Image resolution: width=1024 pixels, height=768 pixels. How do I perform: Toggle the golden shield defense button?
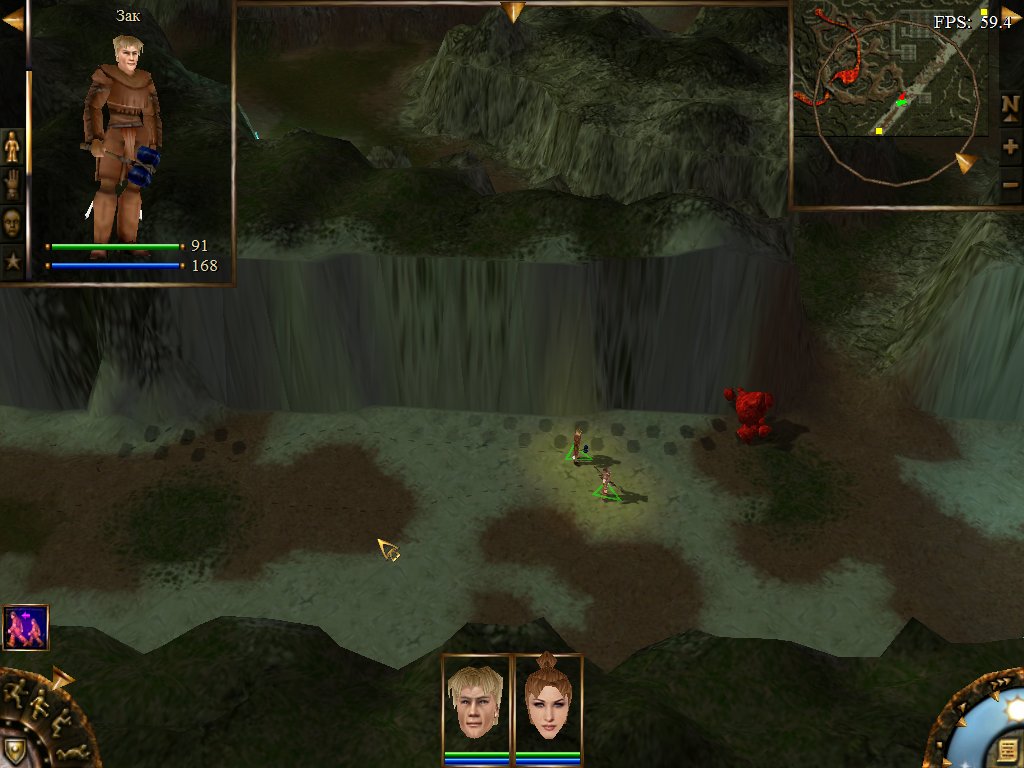(14, 751)
